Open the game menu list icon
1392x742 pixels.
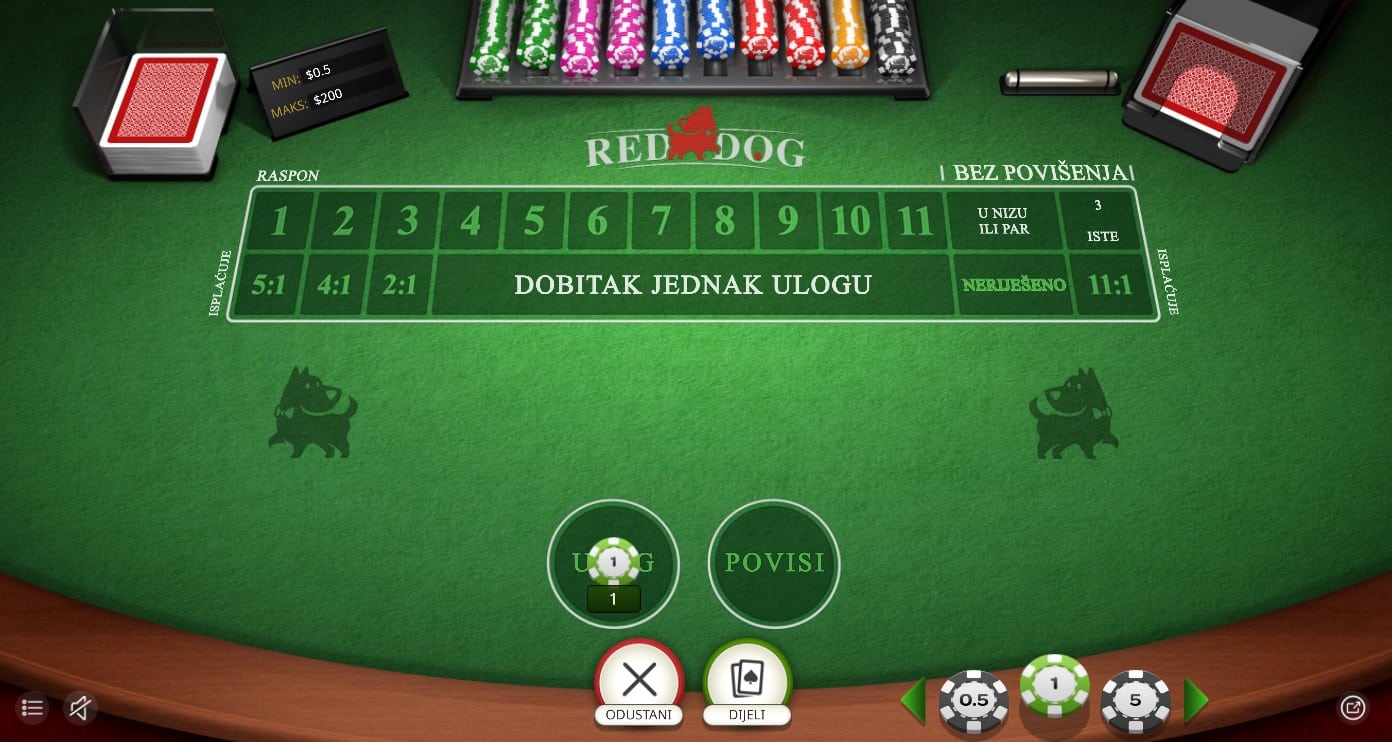[31, 708]
